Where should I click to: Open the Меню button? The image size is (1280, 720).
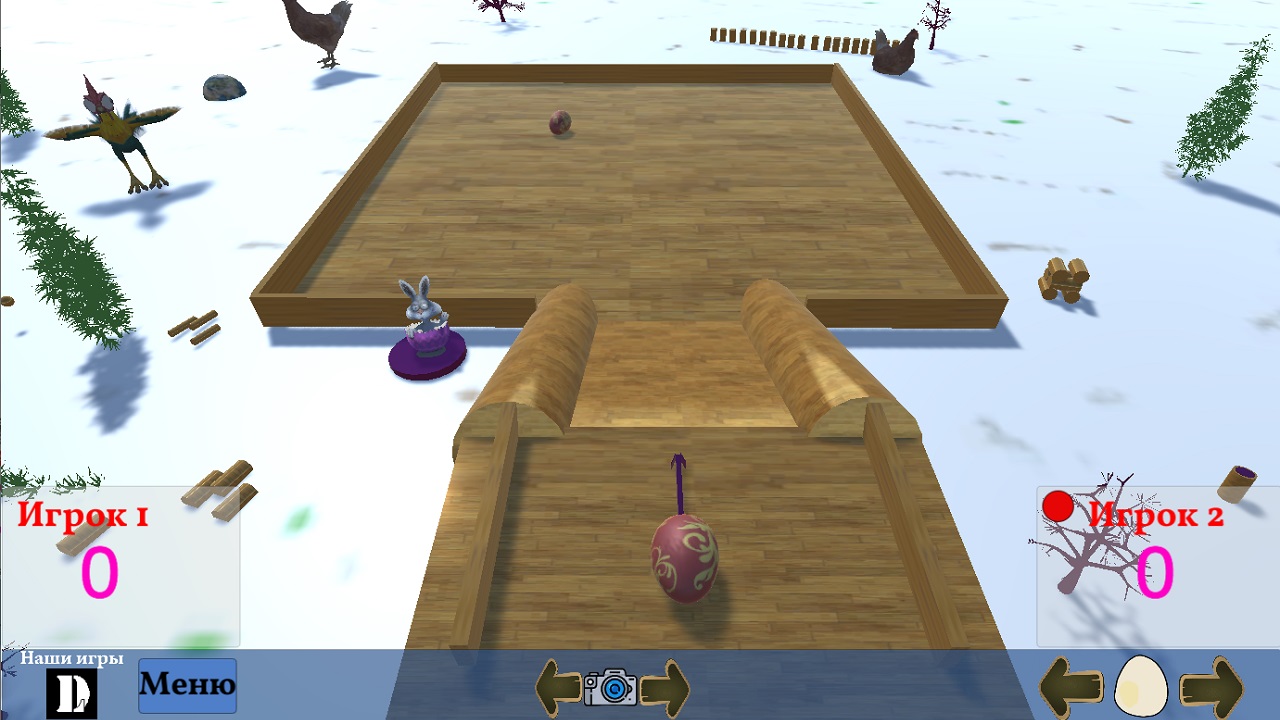point(187,685)
